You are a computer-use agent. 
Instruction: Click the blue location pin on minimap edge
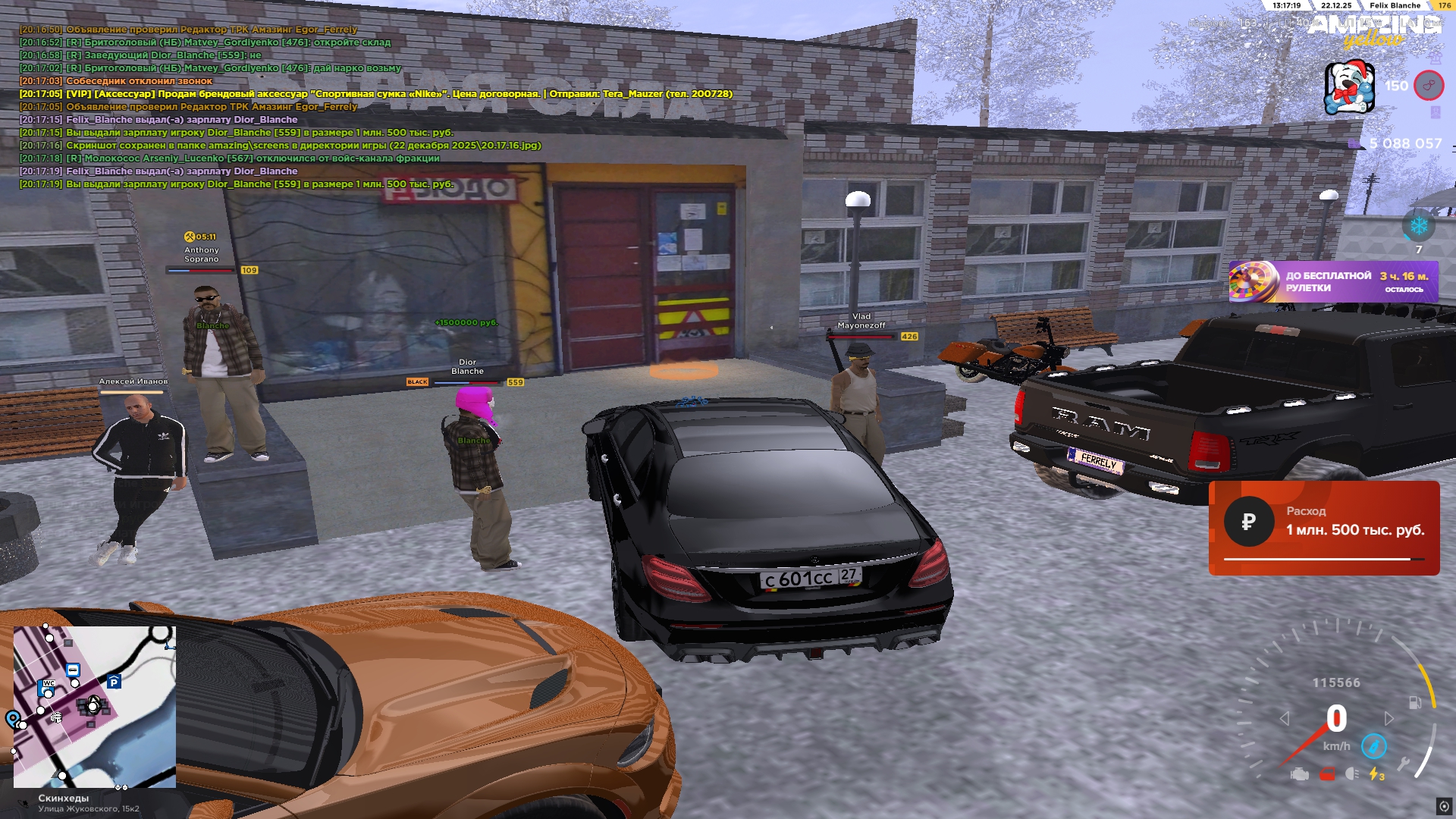tap(13, 718)
